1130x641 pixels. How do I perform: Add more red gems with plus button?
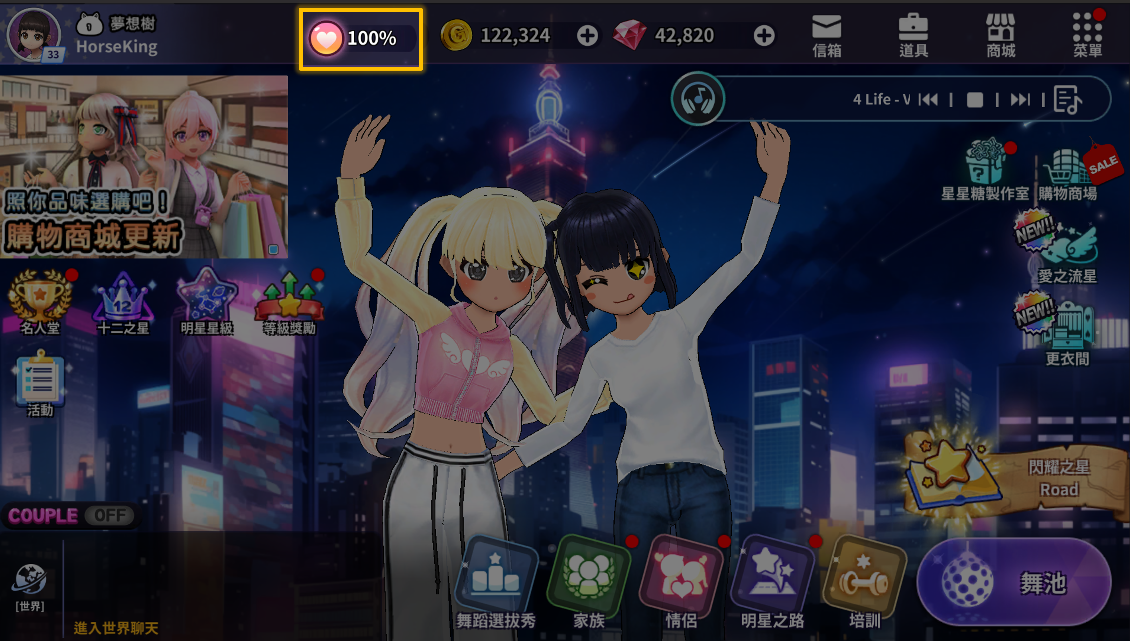pyautogui.click(x=764, y=36)
